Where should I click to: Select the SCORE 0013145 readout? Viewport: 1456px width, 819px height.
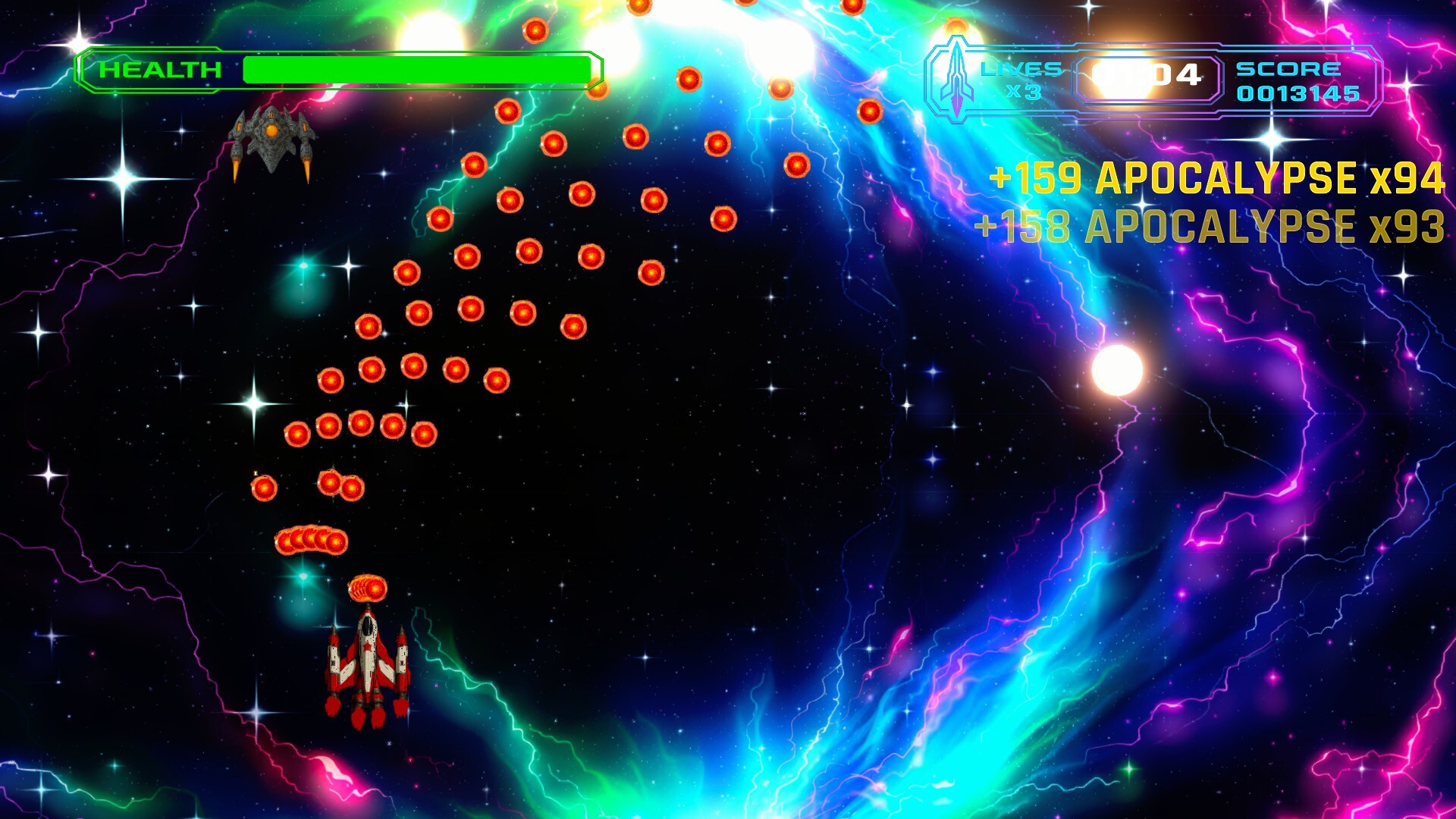tap(1299, 95)
